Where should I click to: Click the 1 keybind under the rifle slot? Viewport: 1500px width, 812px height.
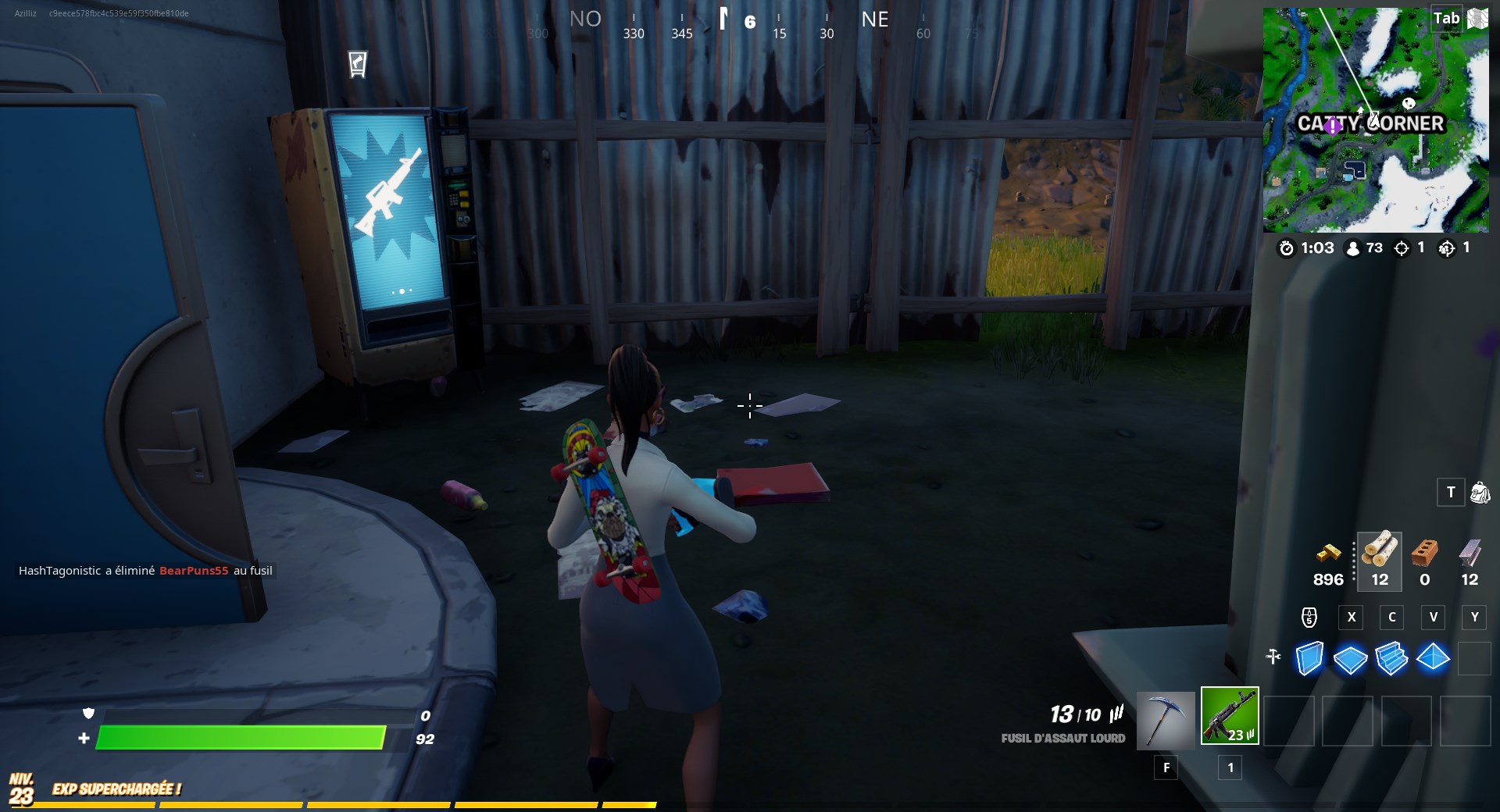click(1230, 767)
